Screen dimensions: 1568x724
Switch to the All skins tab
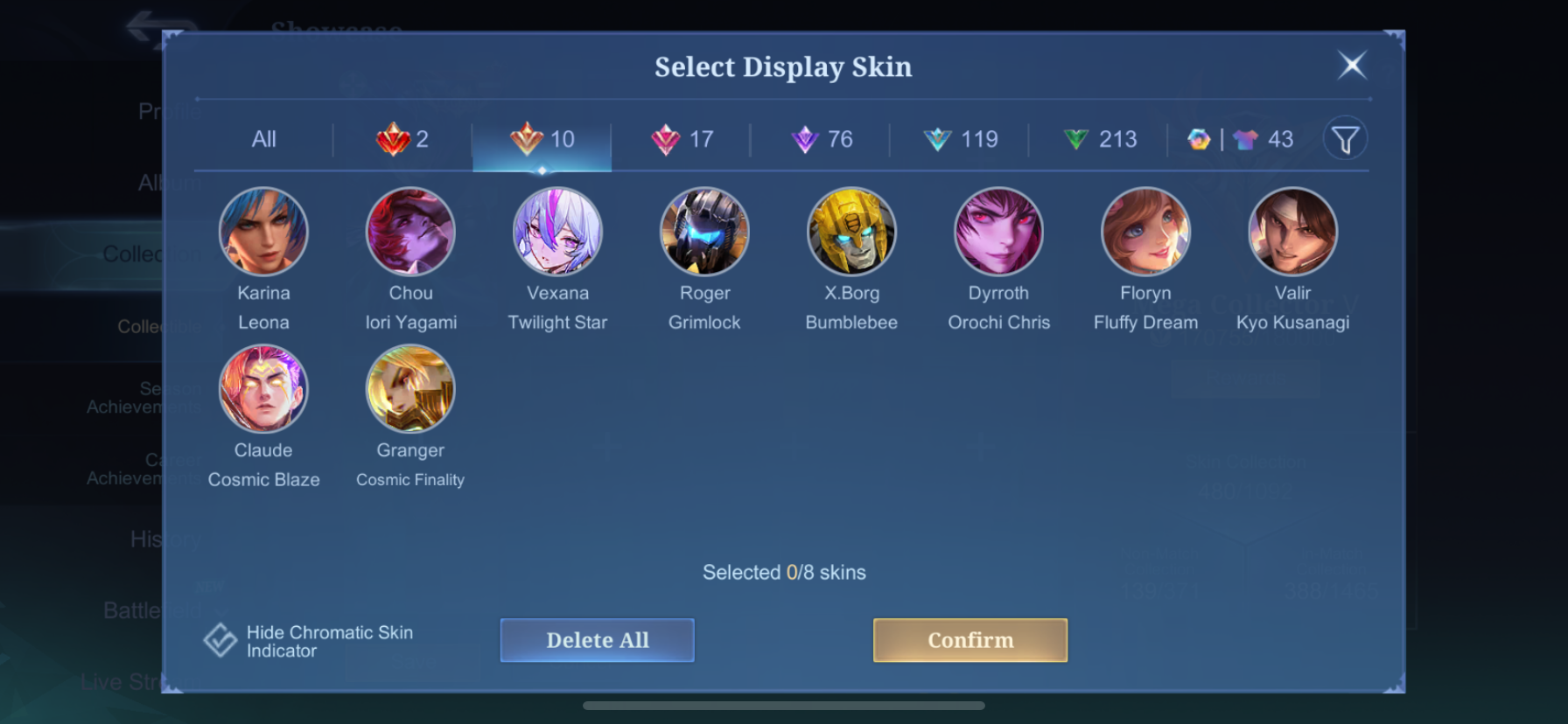(x=263, y=139)
